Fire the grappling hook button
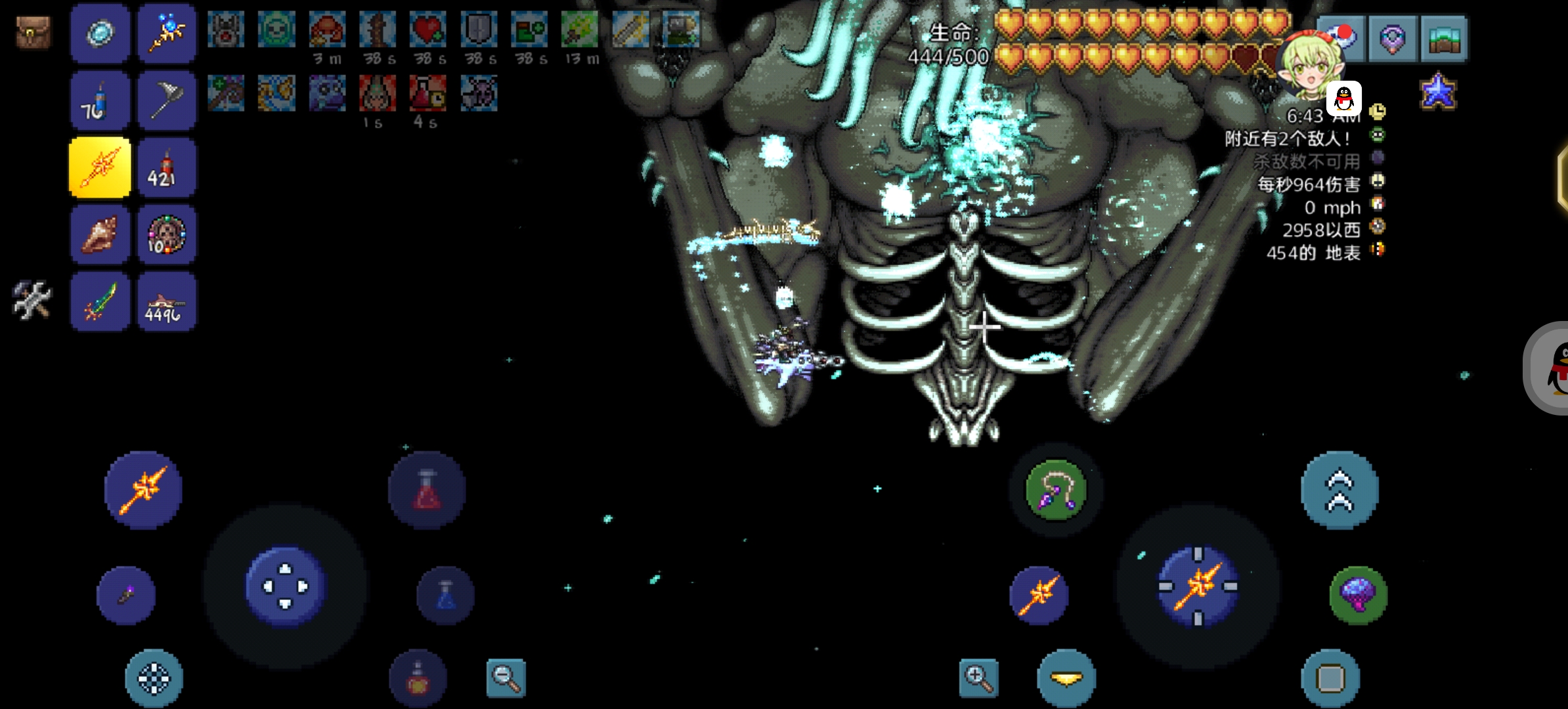Image resolution: width=1568 pixels, height=709 pixels. (1056, 490)
